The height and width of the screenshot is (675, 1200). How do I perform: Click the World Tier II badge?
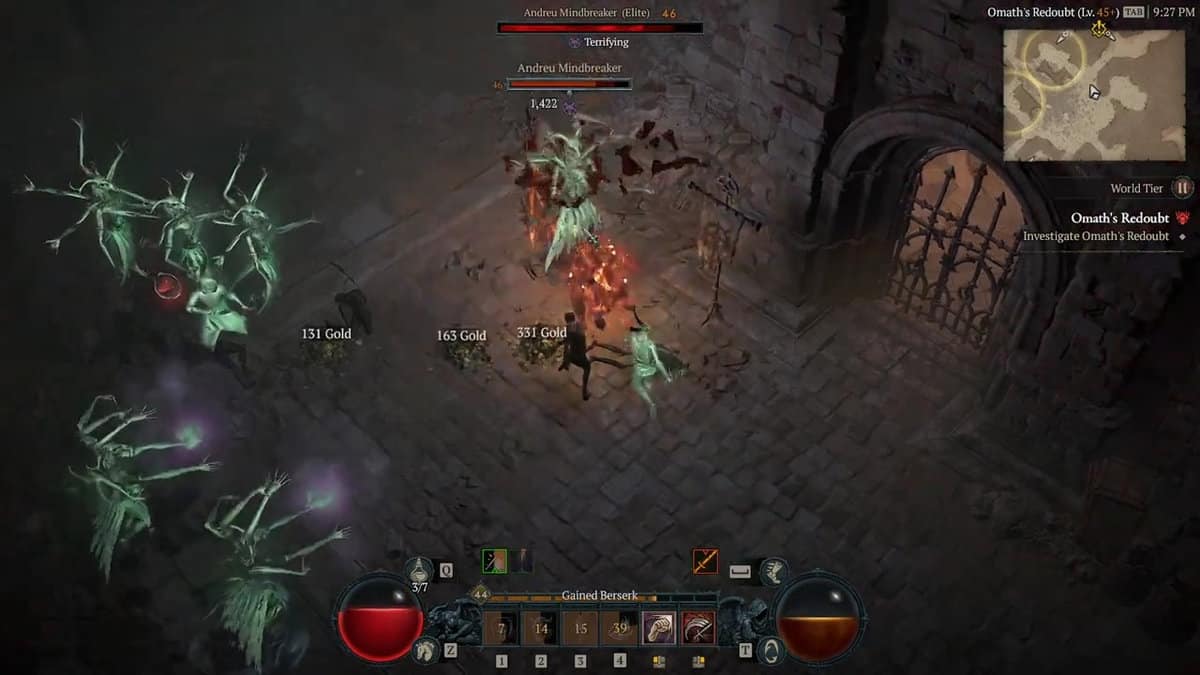(1182, 188)
